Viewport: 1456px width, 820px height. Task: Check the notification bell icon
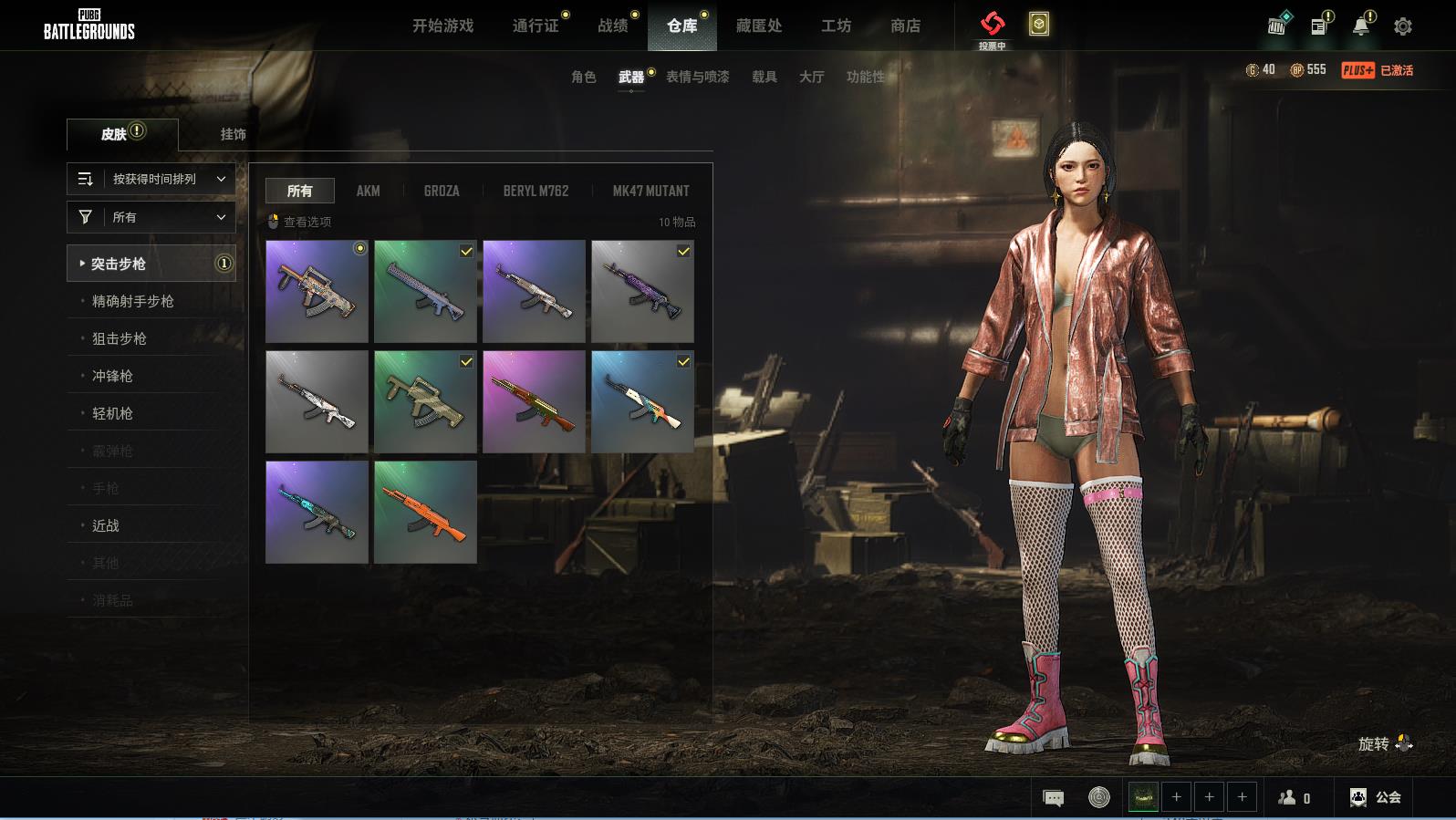point(1360,26)
